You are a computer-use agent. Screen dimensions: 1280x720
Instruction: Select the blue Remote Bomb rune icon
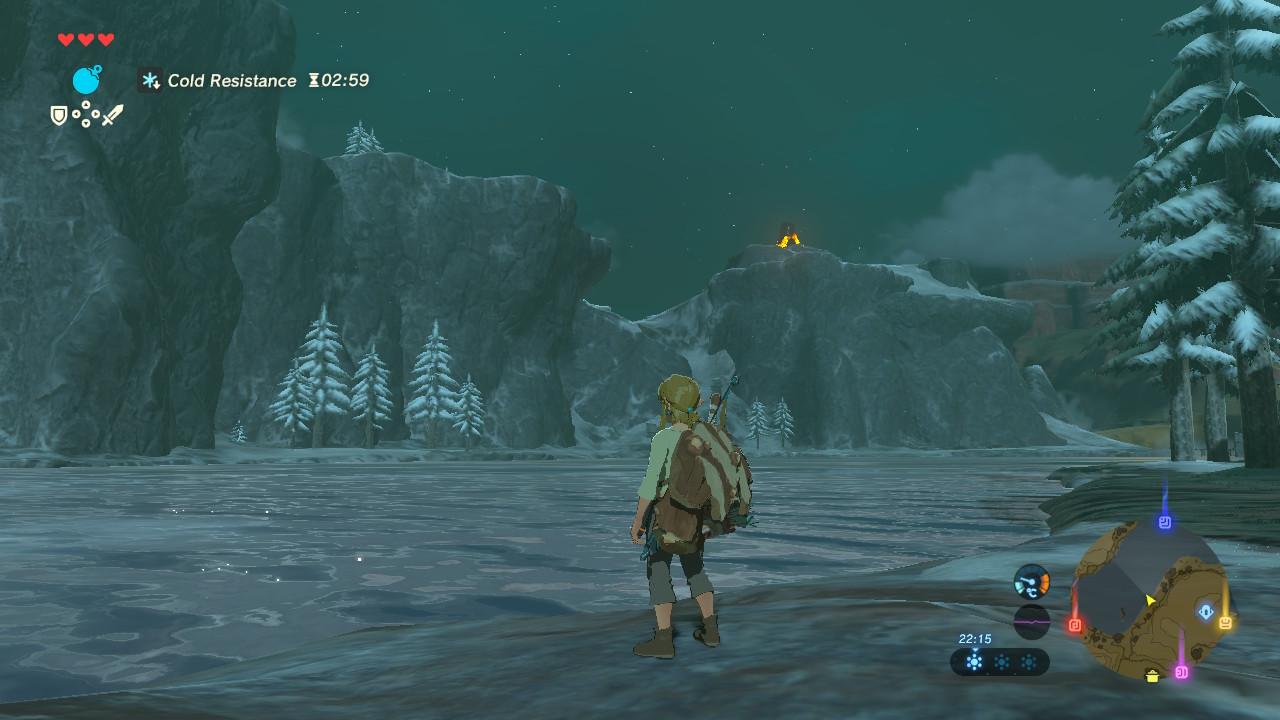click(x=87, y=80)
